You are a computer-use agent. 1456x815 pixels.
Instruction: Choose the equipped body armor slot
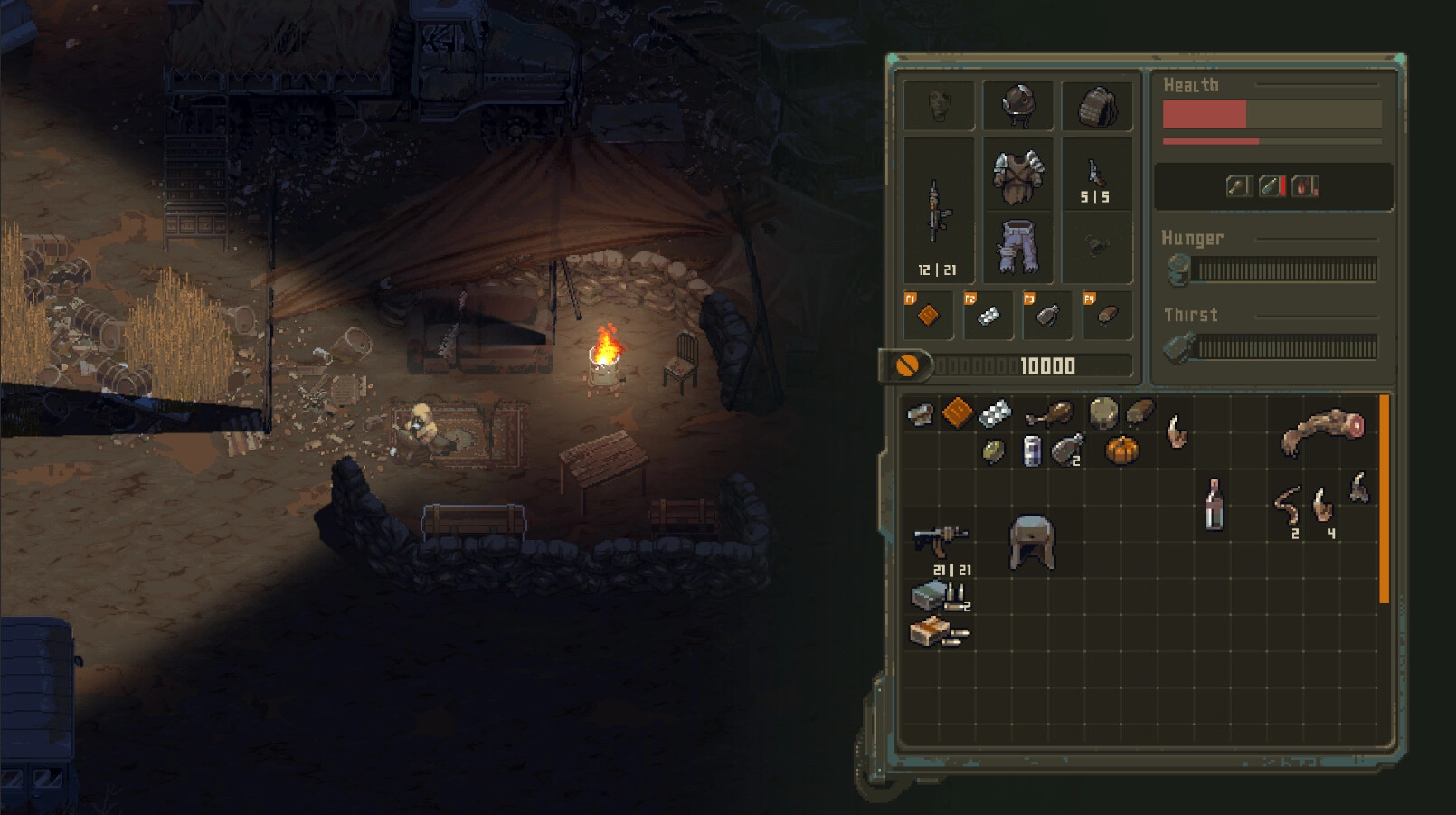(1017, 175)
